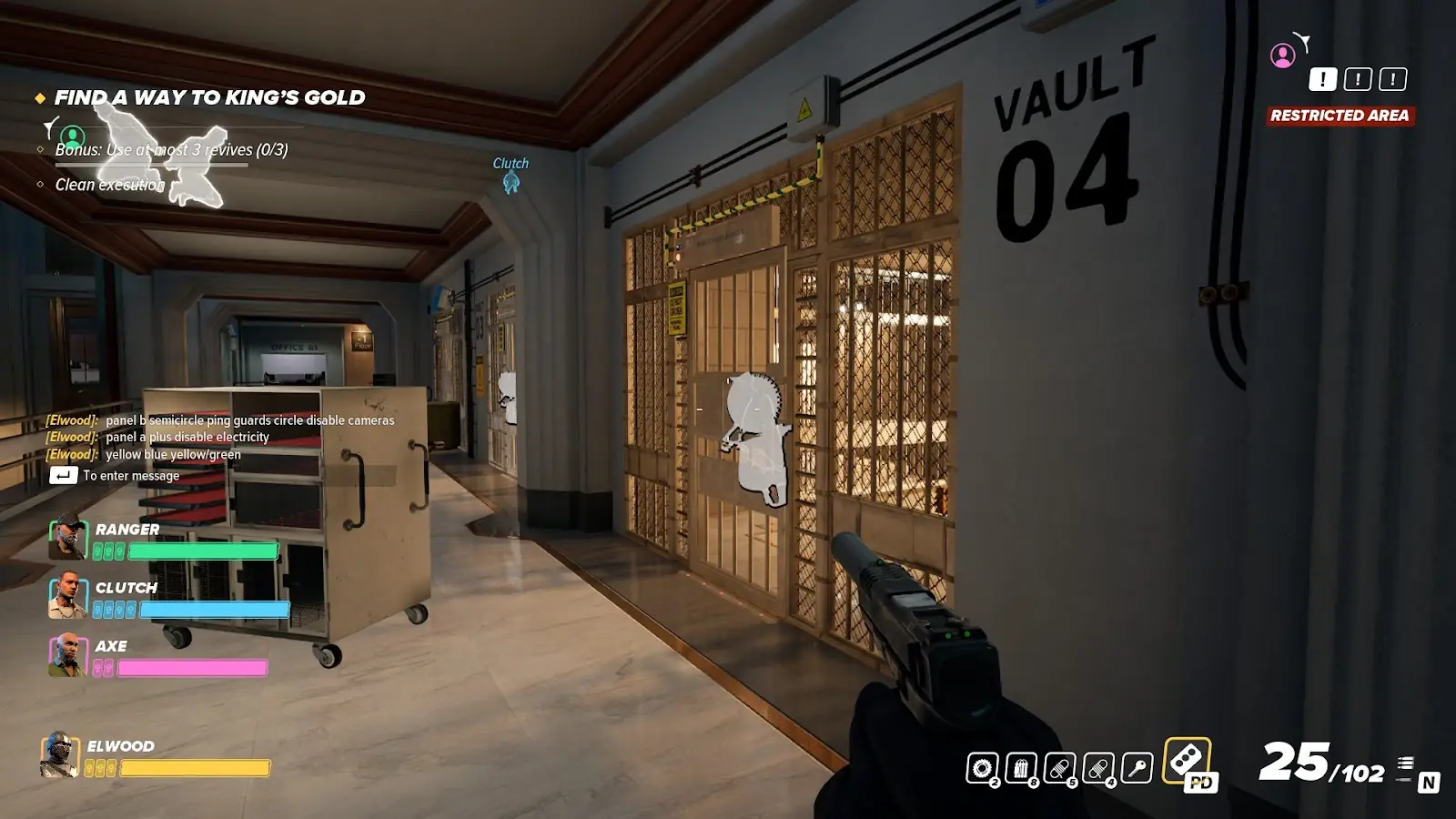The image size is (1456, 819).
Task: Activate the yellow-highlighted tool slot tagged PD
Action: point(1188,761)
